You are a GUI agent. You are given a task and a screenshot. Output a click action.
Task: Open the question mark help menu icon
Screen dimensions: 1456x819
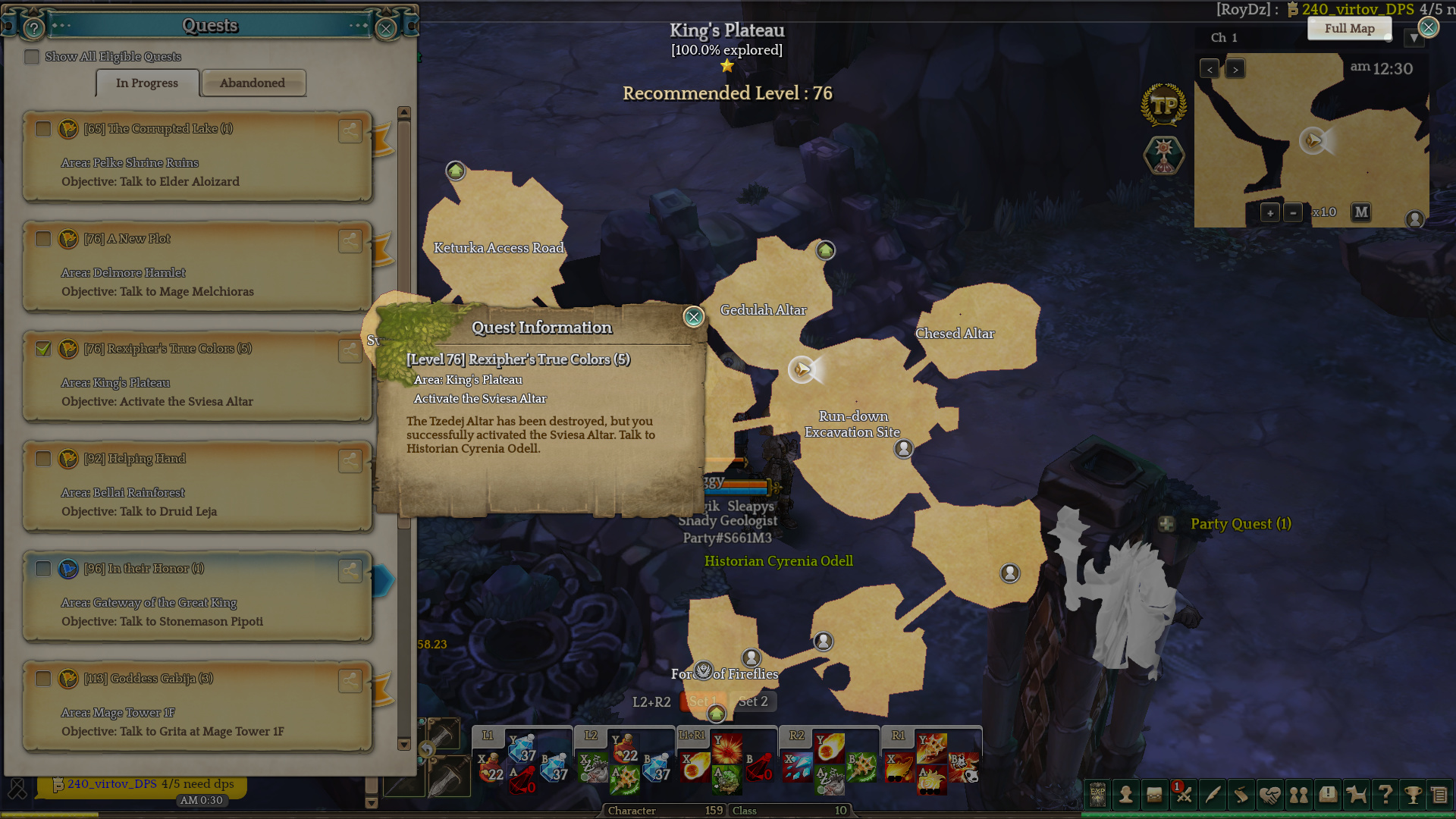tap(1385, 794)
